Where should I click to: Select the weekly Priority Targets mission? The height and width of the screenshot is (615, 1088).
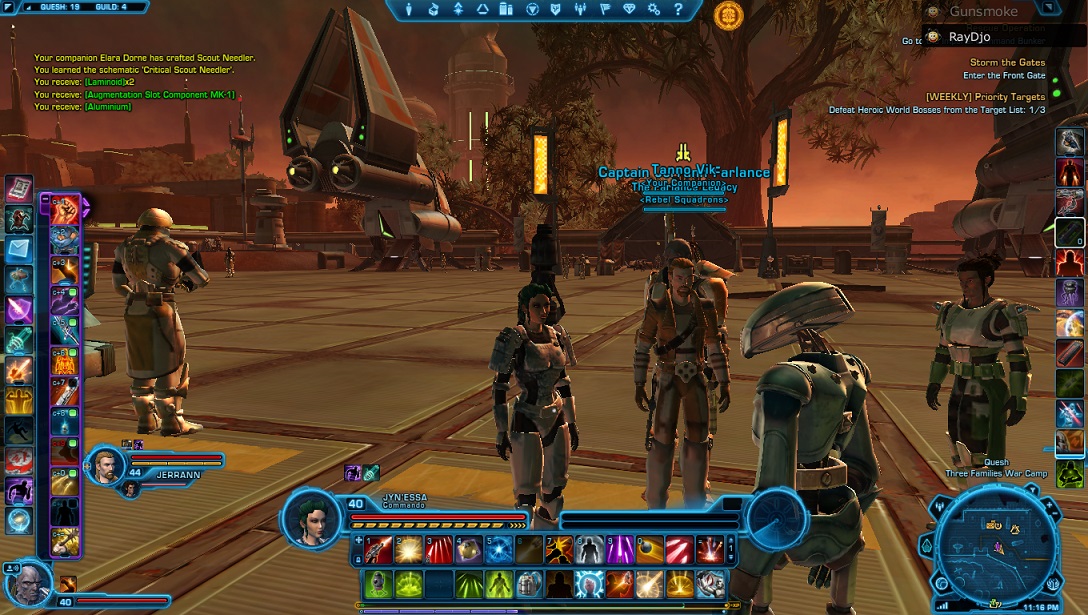[x=985, y=96]
